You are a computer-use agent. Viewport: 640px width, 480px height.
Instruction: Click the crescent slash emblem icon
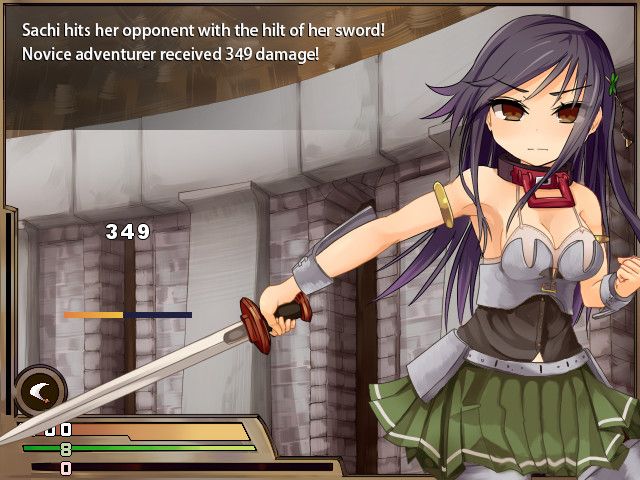(x=40, y=390)
